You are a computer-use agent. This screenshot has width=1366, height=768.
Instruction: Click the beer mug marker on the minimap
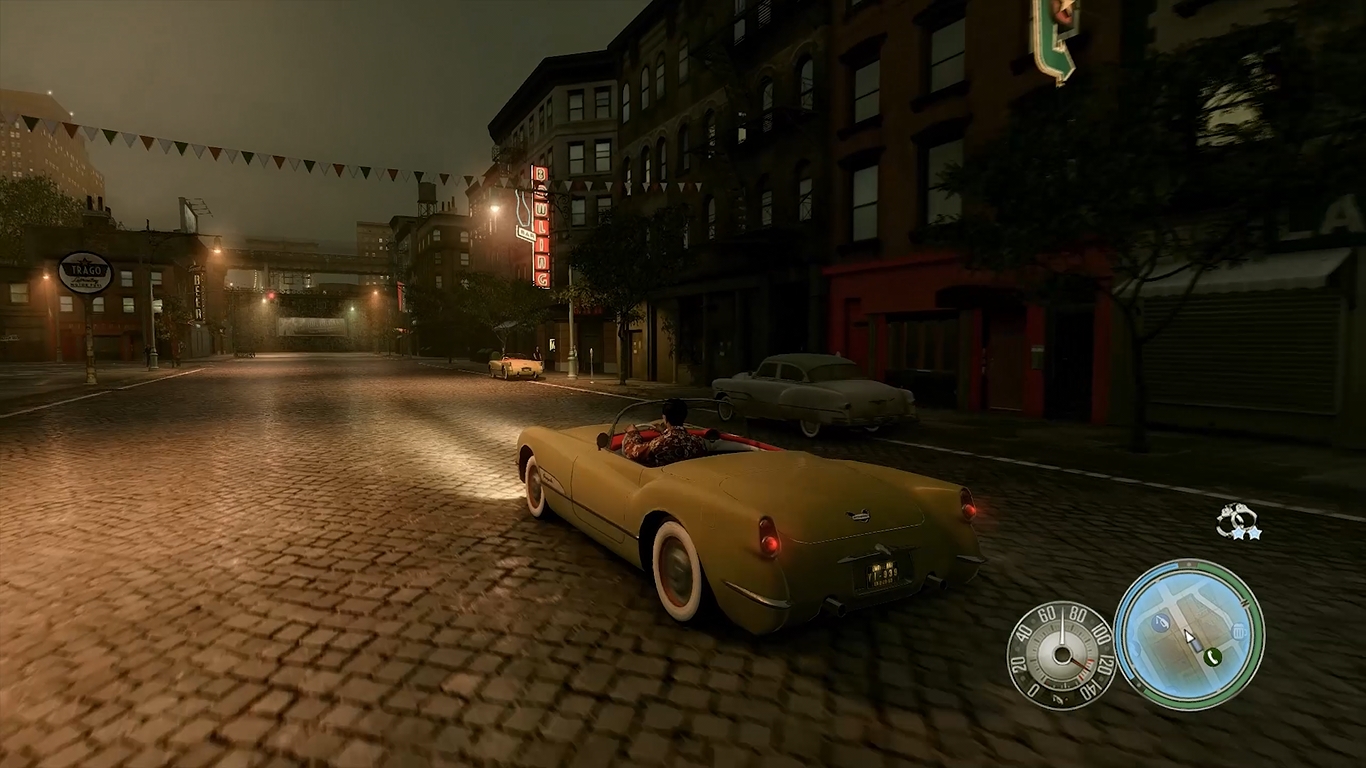(1239, 631)
